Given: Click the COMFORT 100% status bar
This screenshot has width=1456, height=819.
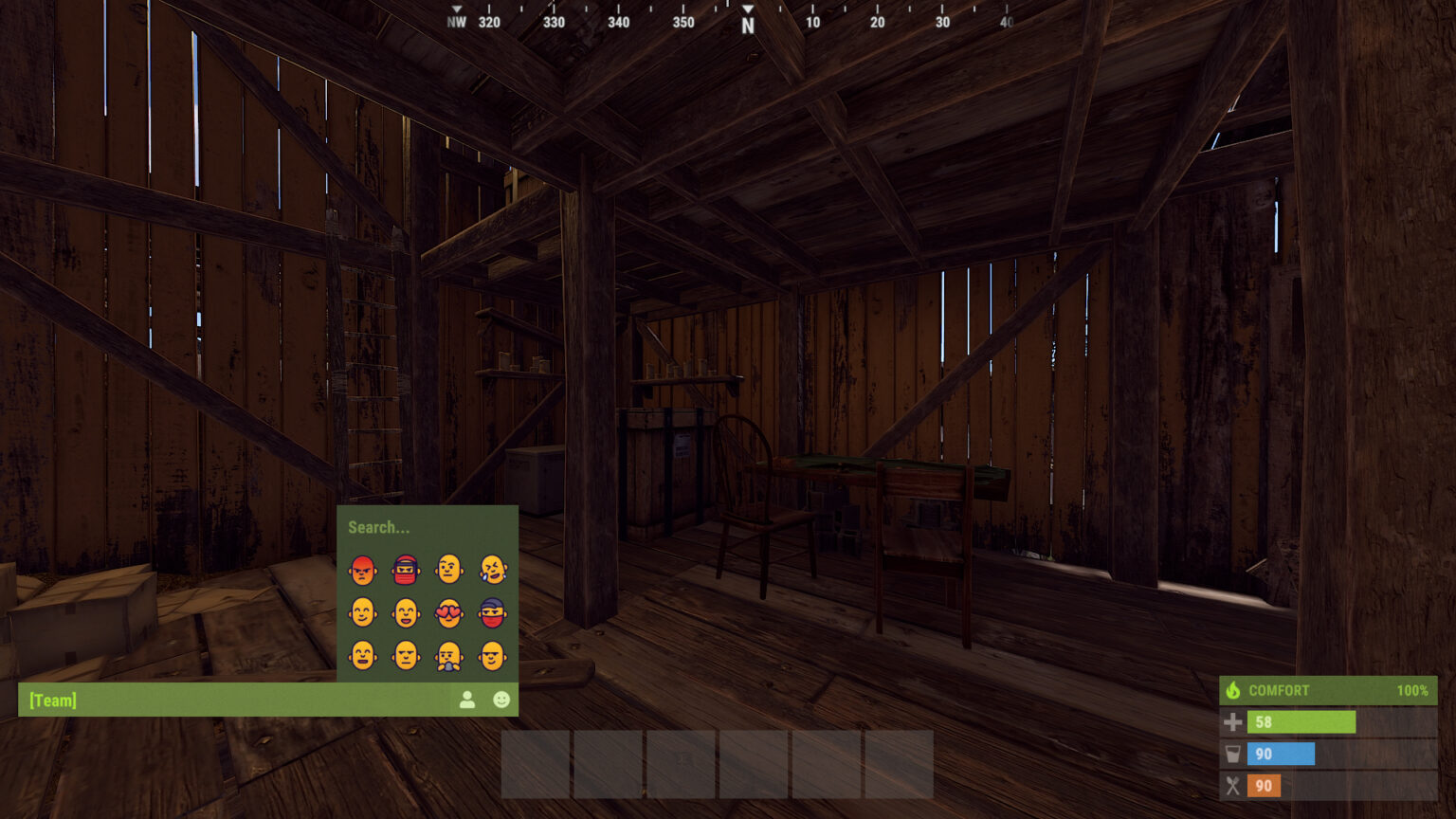Looking at the screenshot, I should [x=1327, y=690].
